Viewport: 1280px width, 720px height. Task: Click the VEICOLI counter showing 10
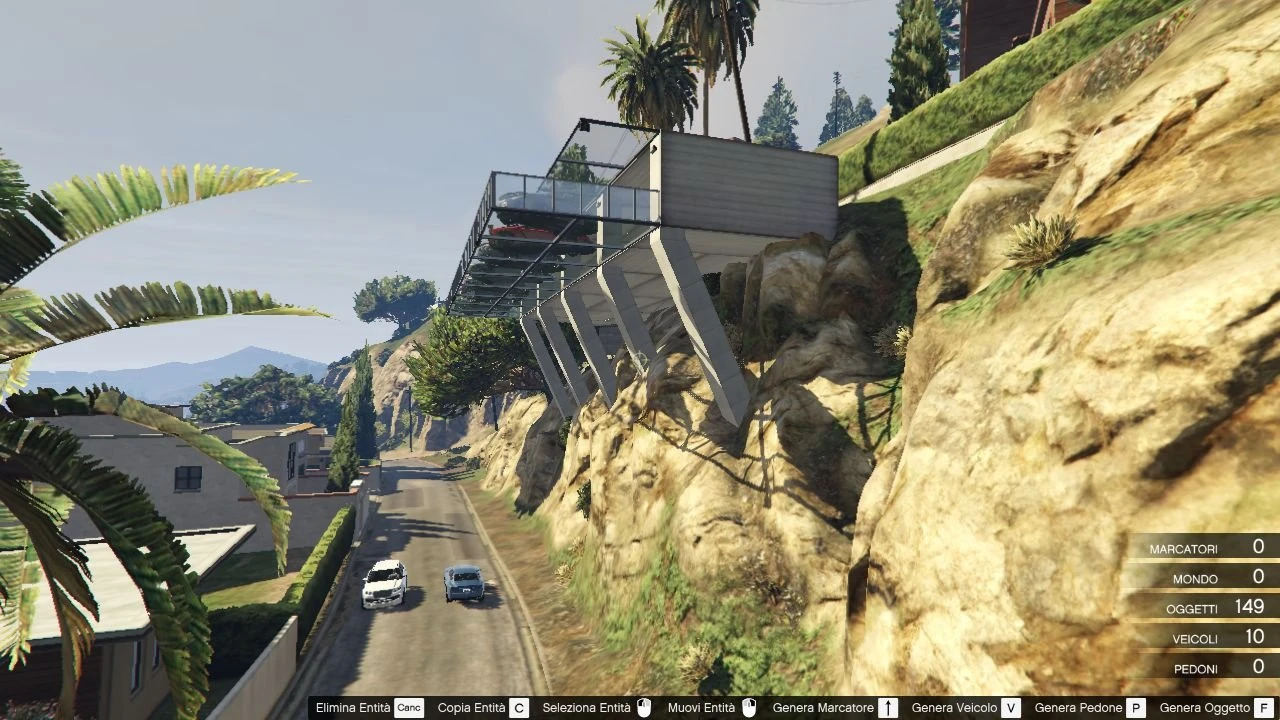1215,638
